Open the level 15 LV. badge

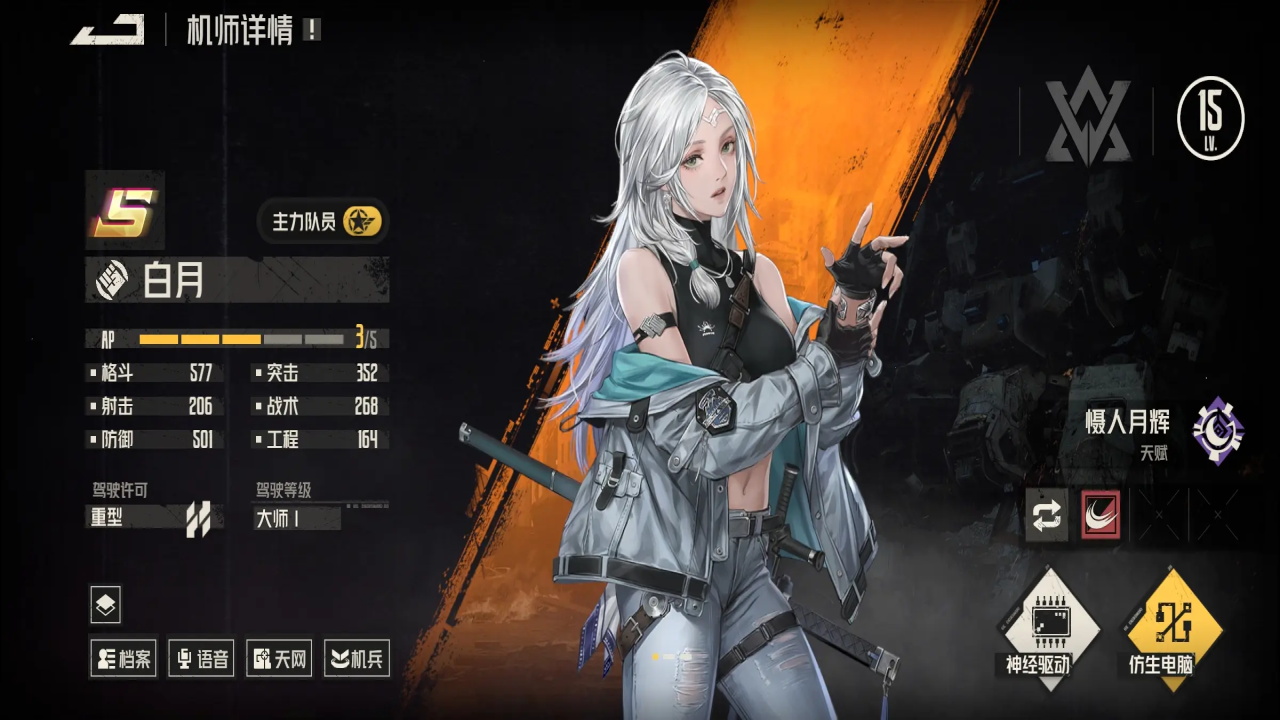tap(1210, 118)
